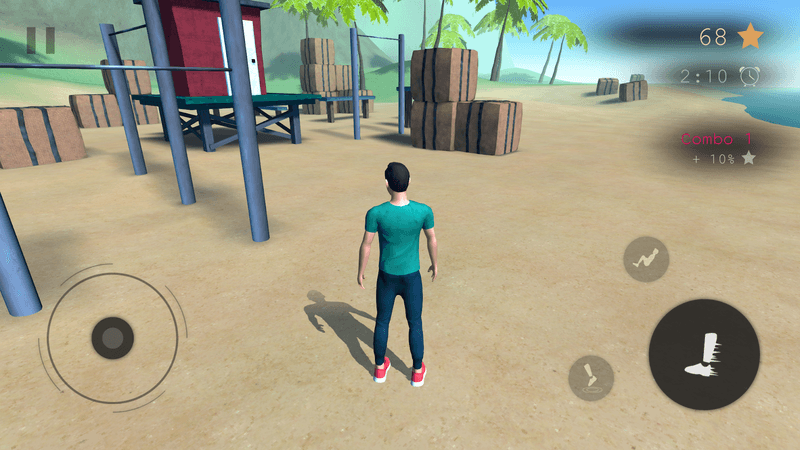Activate the small bent-legs trick button
Screen dimensions: 800x450
[646, 259]
